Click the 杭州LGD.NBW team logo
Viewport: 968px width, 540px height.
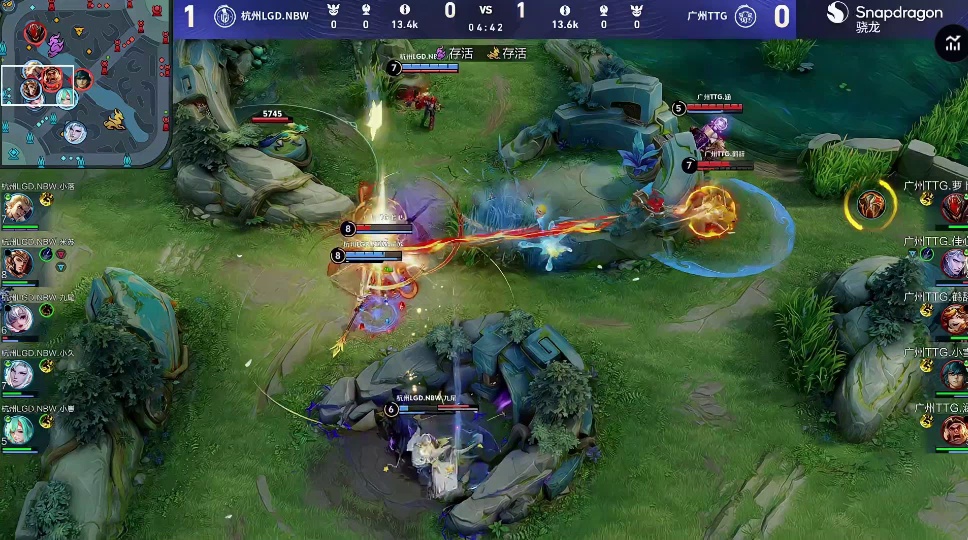pos(224,16)
